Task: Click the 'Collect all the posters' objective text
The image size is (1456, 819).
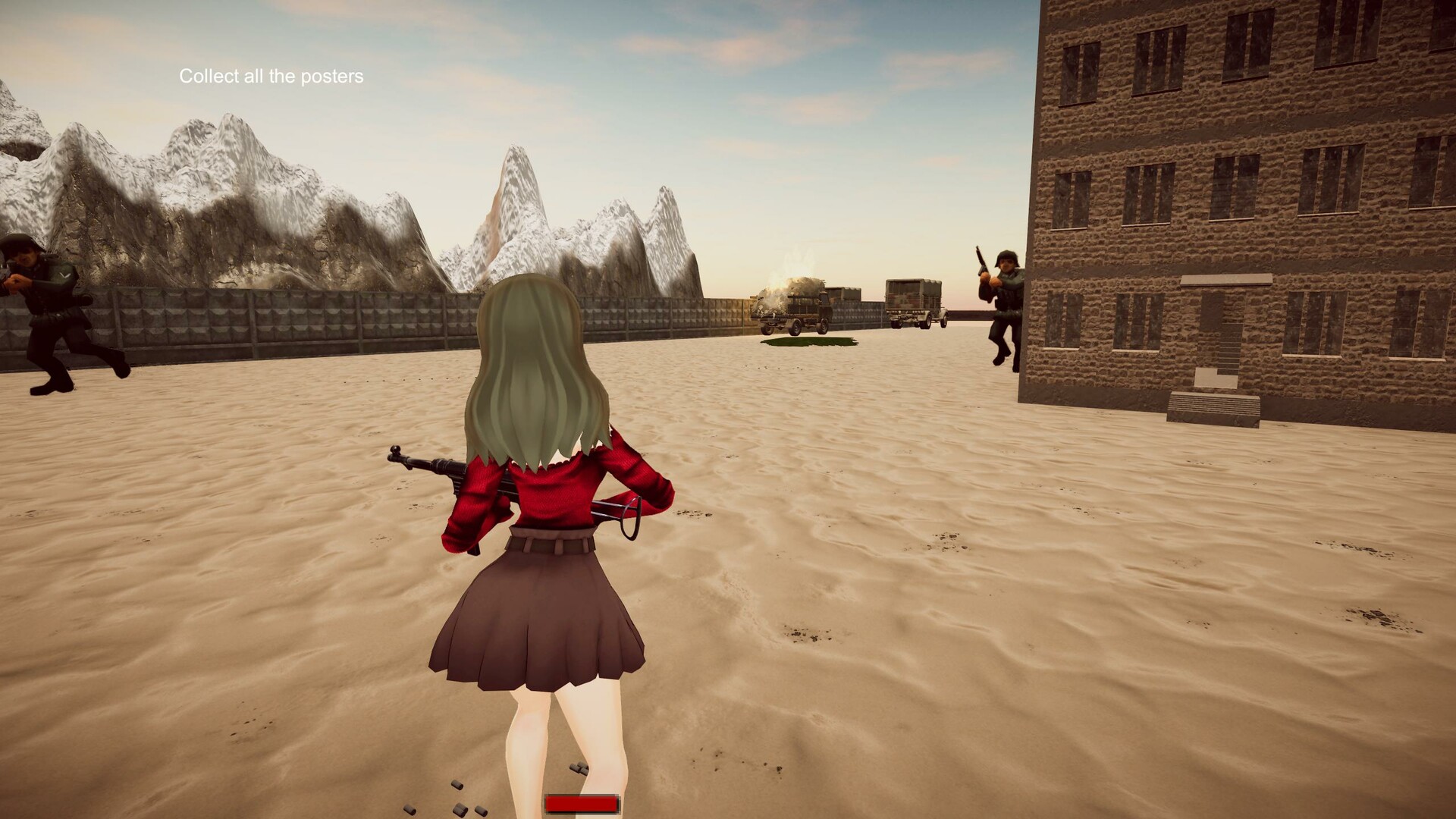Action: pyautogui.click(x=271, y=76)
